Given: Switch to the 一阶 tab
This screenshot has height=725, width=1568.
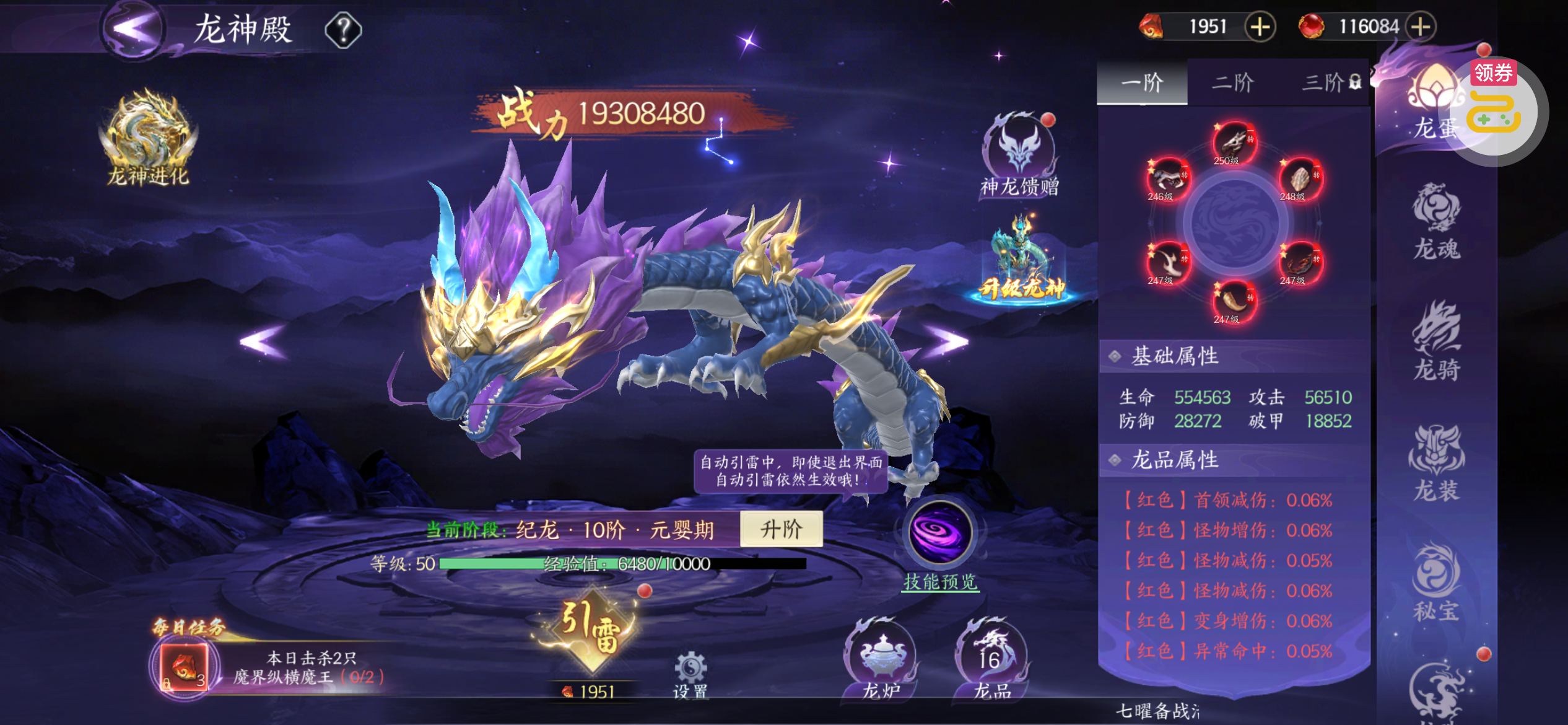Looking at the screenshot, I should coord(1142,82).
